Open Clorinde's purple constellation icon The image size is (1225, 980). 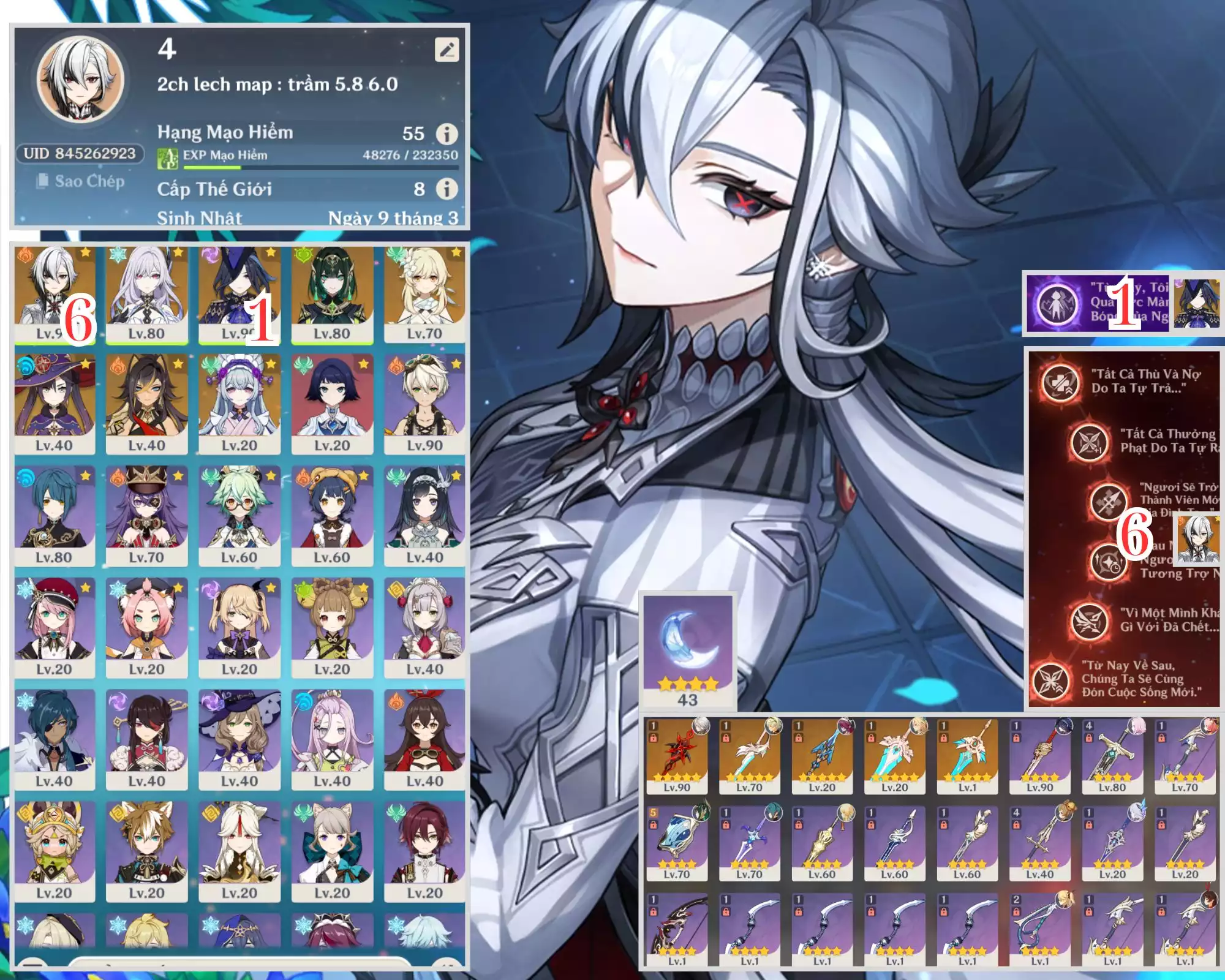coord(1057,303)
